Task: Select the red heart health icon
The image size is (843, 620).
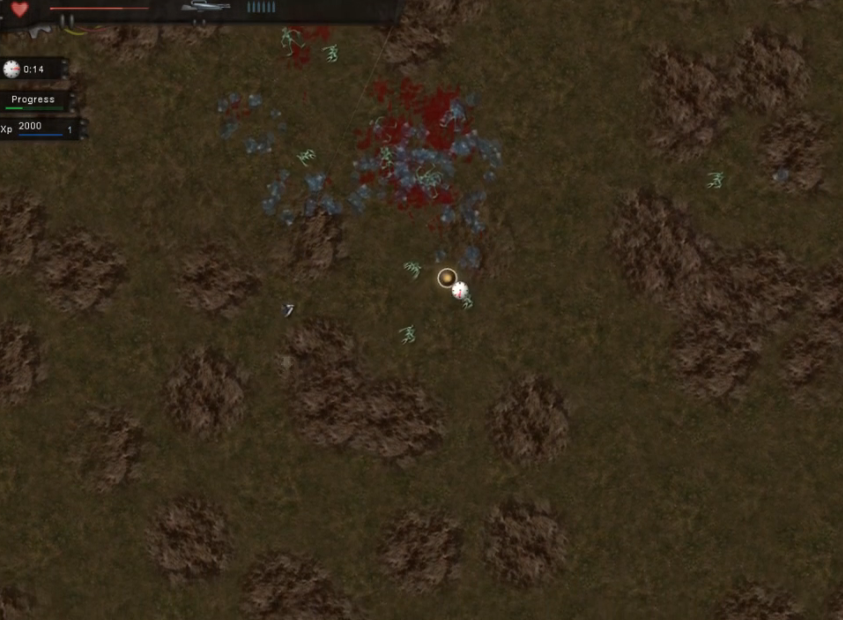Action: pyautogui.click(x=20, y=10)
